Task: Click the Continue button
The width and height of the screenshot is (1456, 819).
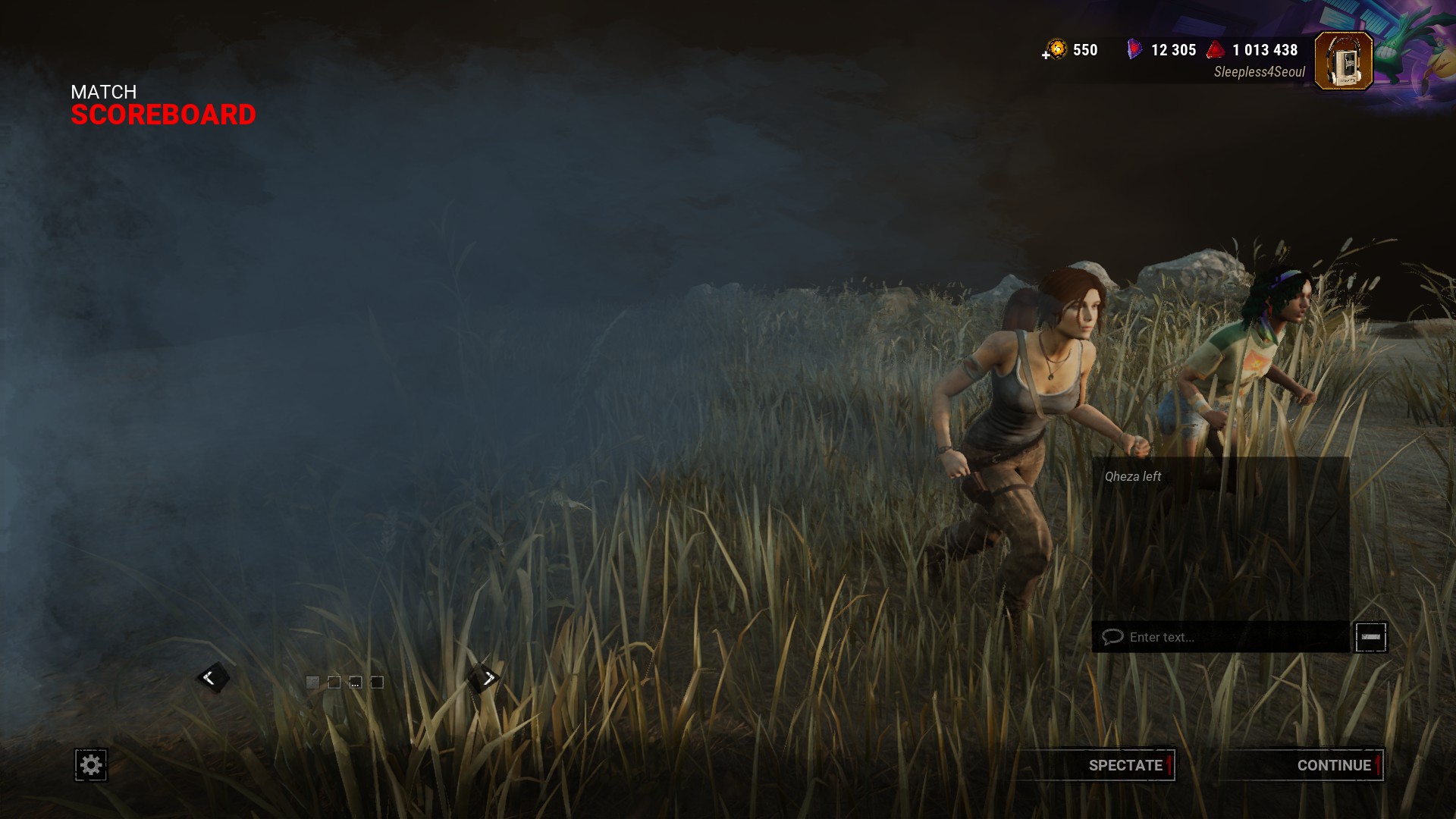Action: pos(1302,765)
